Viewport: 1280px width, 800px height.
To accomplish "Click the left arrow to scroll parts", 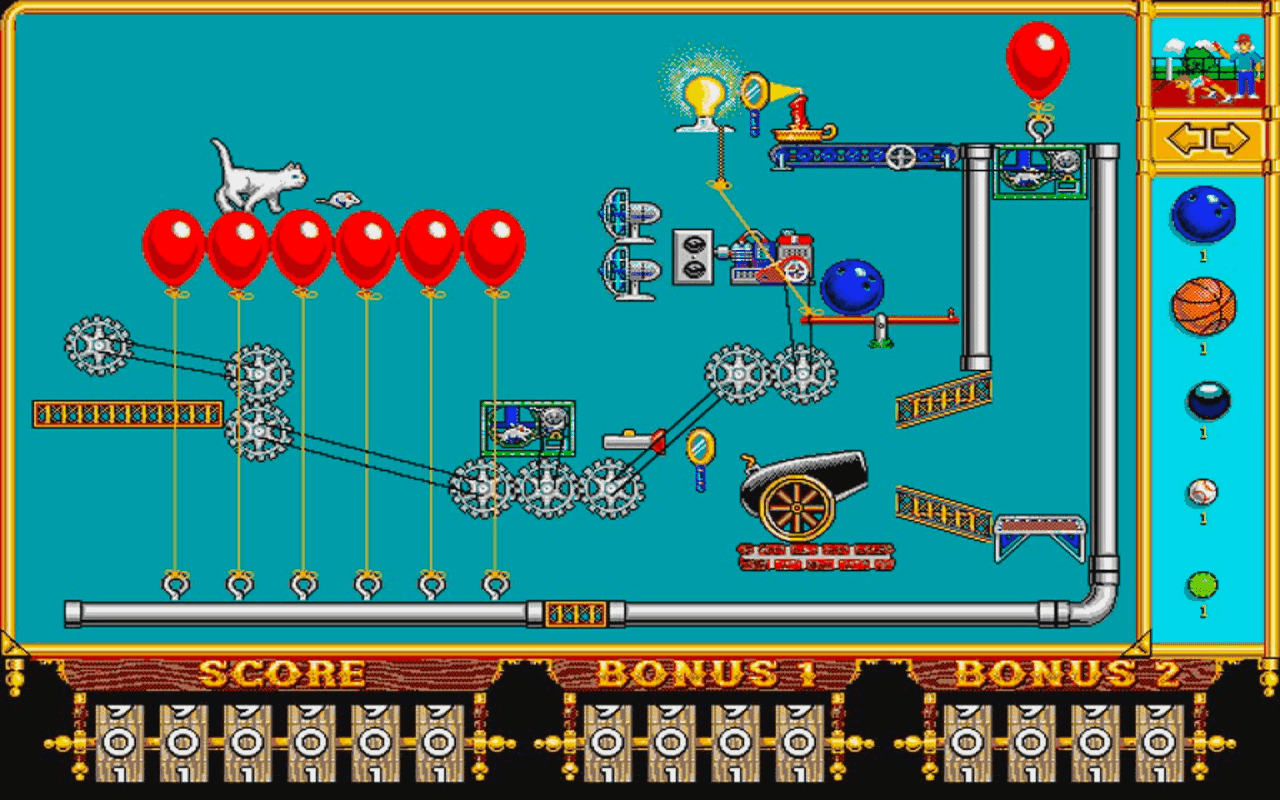I will click(1186, 140).
